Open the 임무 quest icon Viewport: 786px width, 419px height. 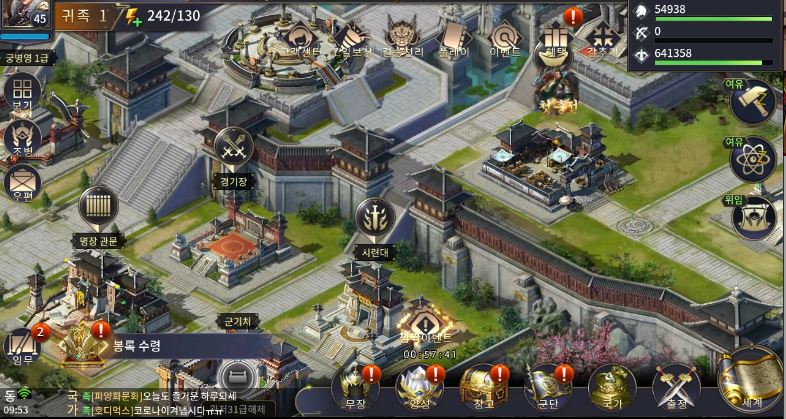[x=21, y=345]
